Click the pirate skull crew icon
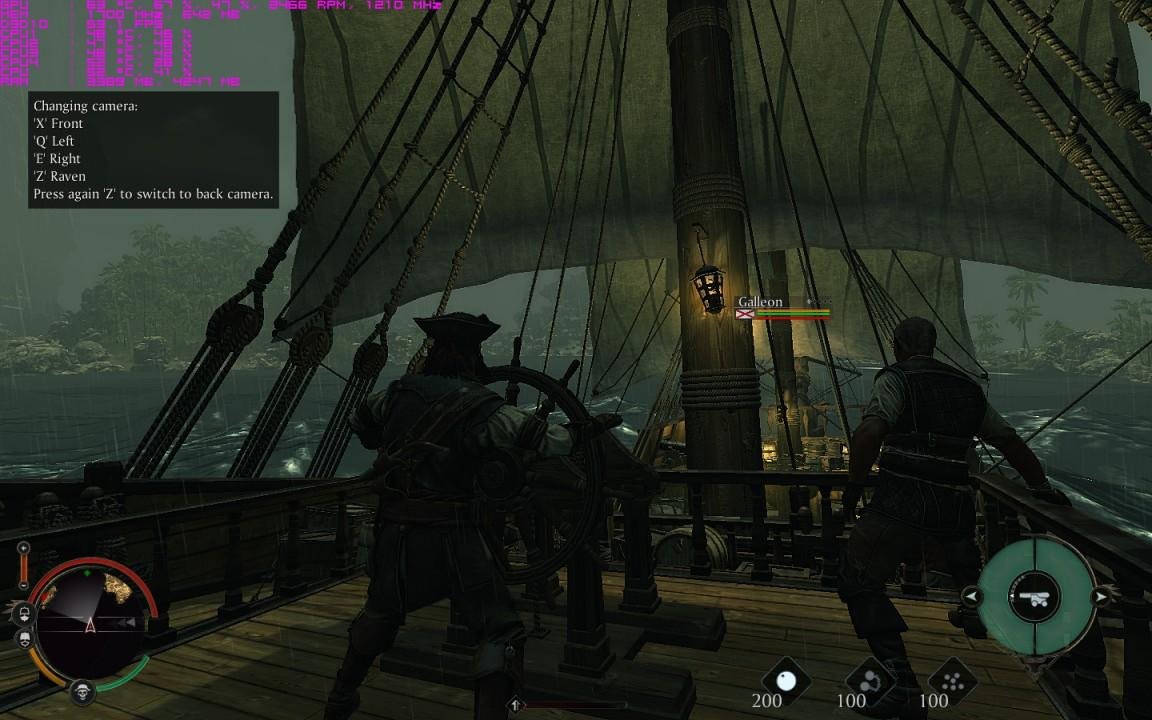The width and height of the screenshot is (1152, 720). click(82, 691)
